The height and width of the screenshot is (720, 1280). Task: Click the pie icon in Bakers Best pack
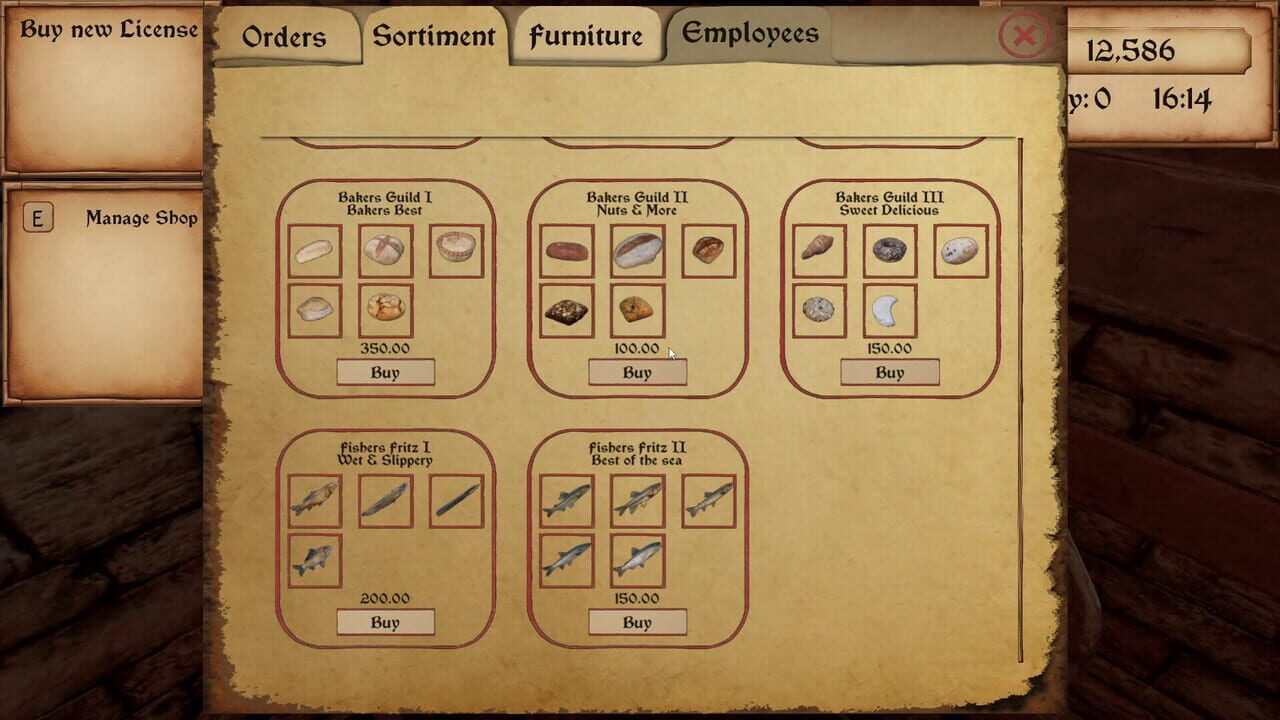(457, 250)
